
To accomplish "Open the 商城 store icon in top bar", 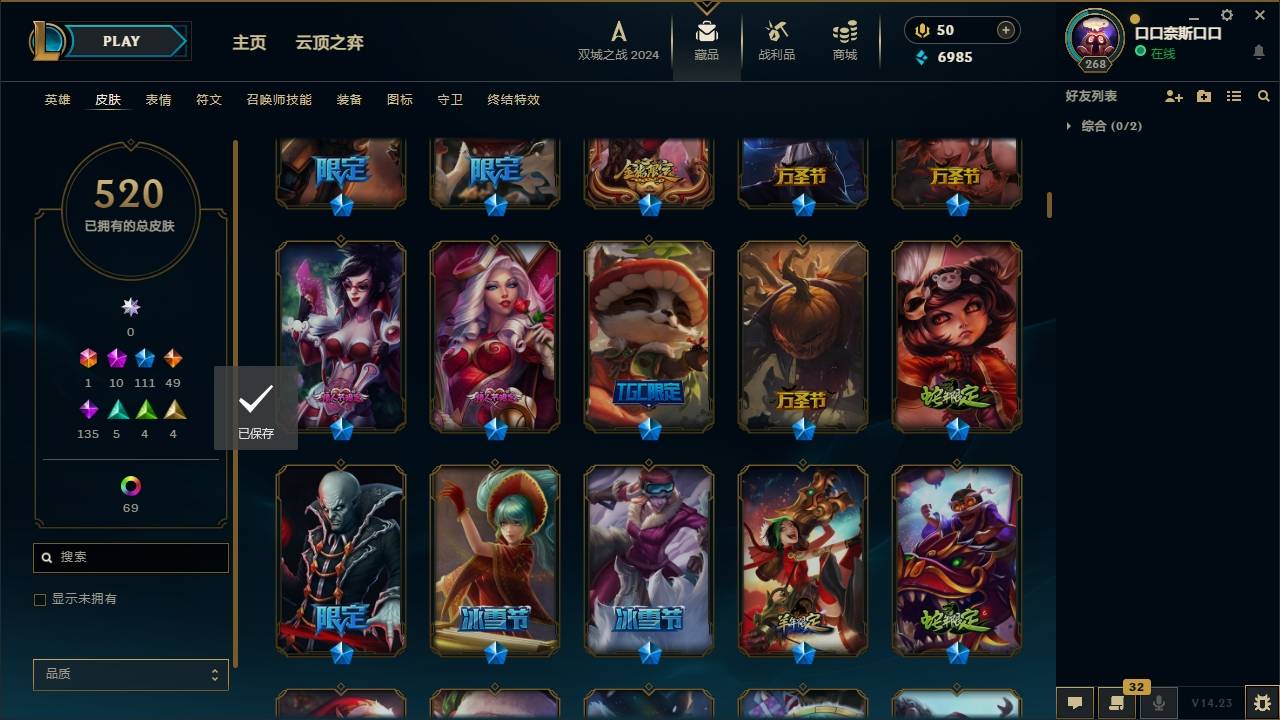I will pyautogui.click(x=843, y=40).
